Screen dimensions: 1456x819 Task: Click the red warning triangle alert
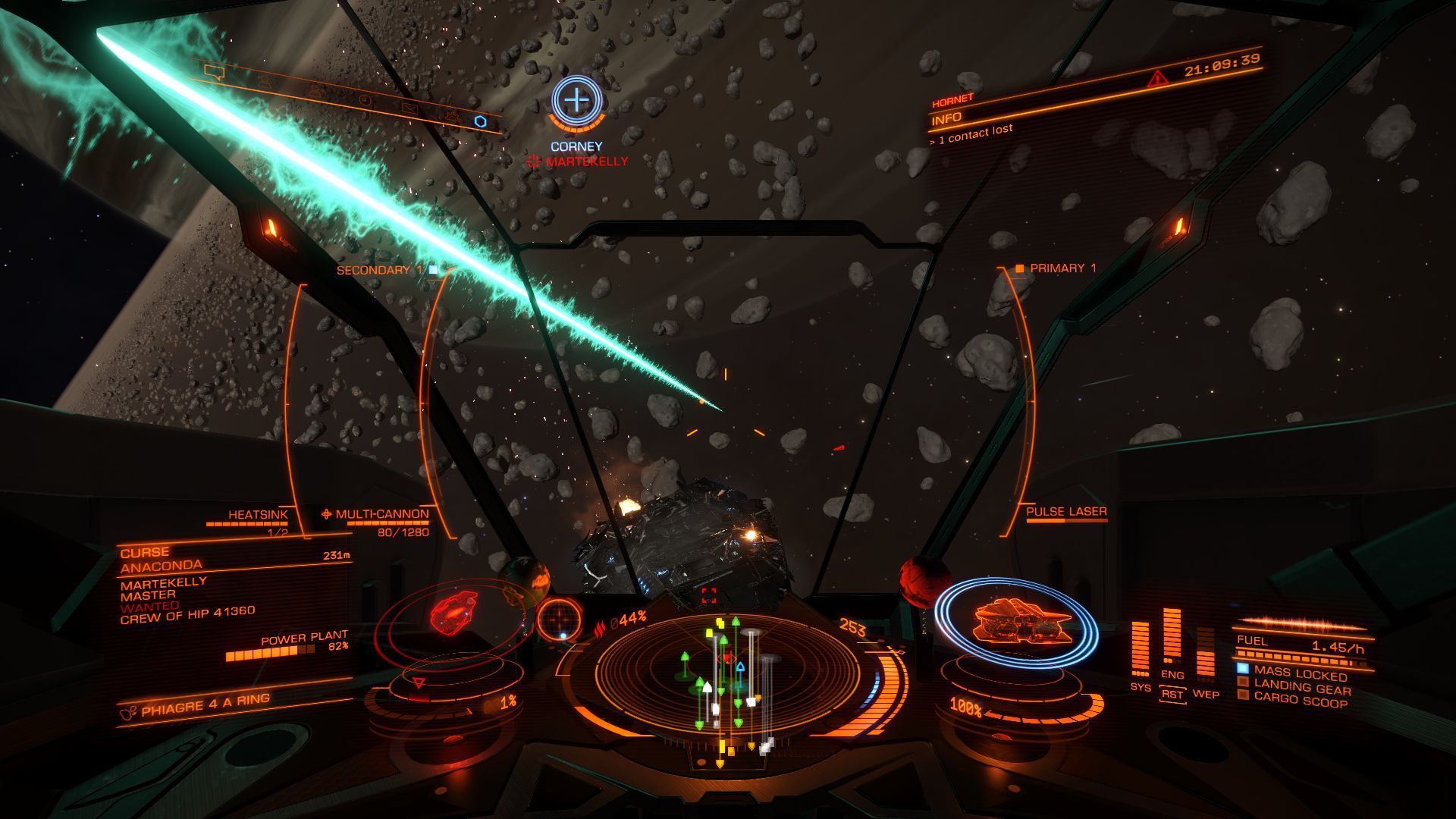(x=1158, y=78)
